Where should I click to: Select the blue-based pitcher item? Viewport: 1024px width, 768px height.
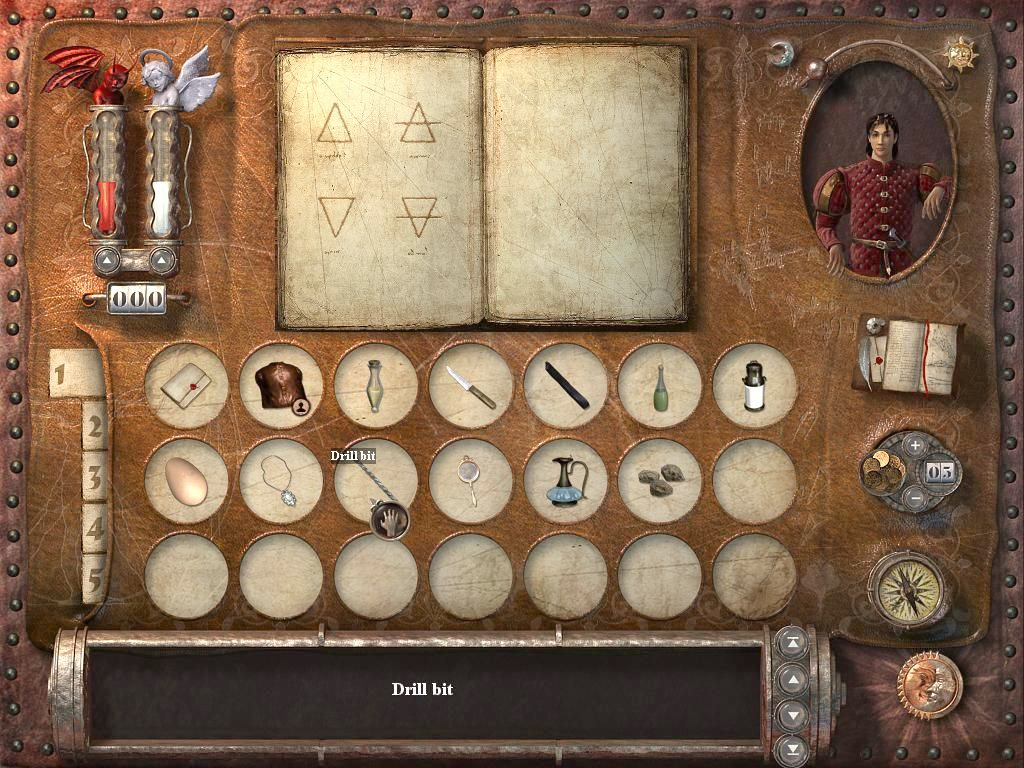point(565,481)
